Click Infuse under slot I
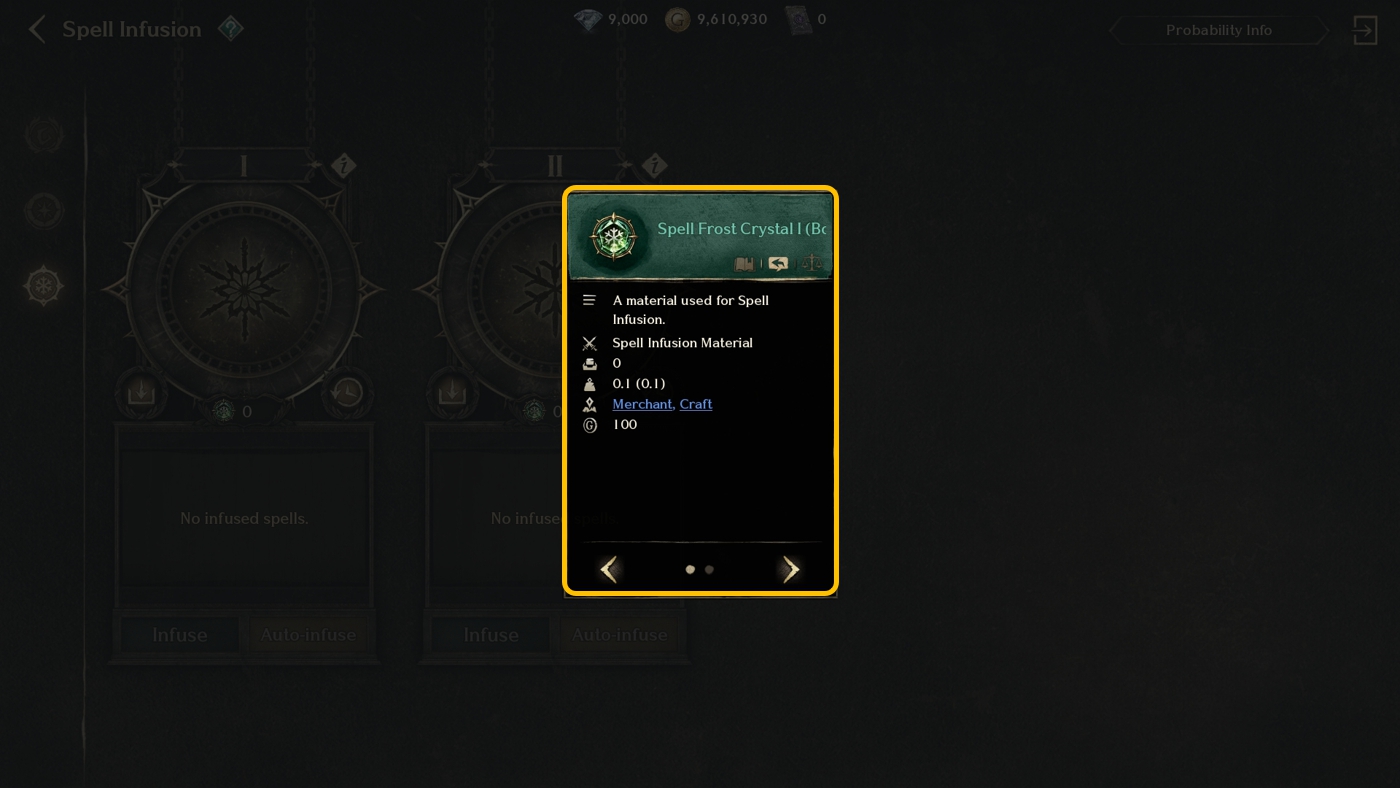This screenshot has height=788, width=1400. (180, 635)
